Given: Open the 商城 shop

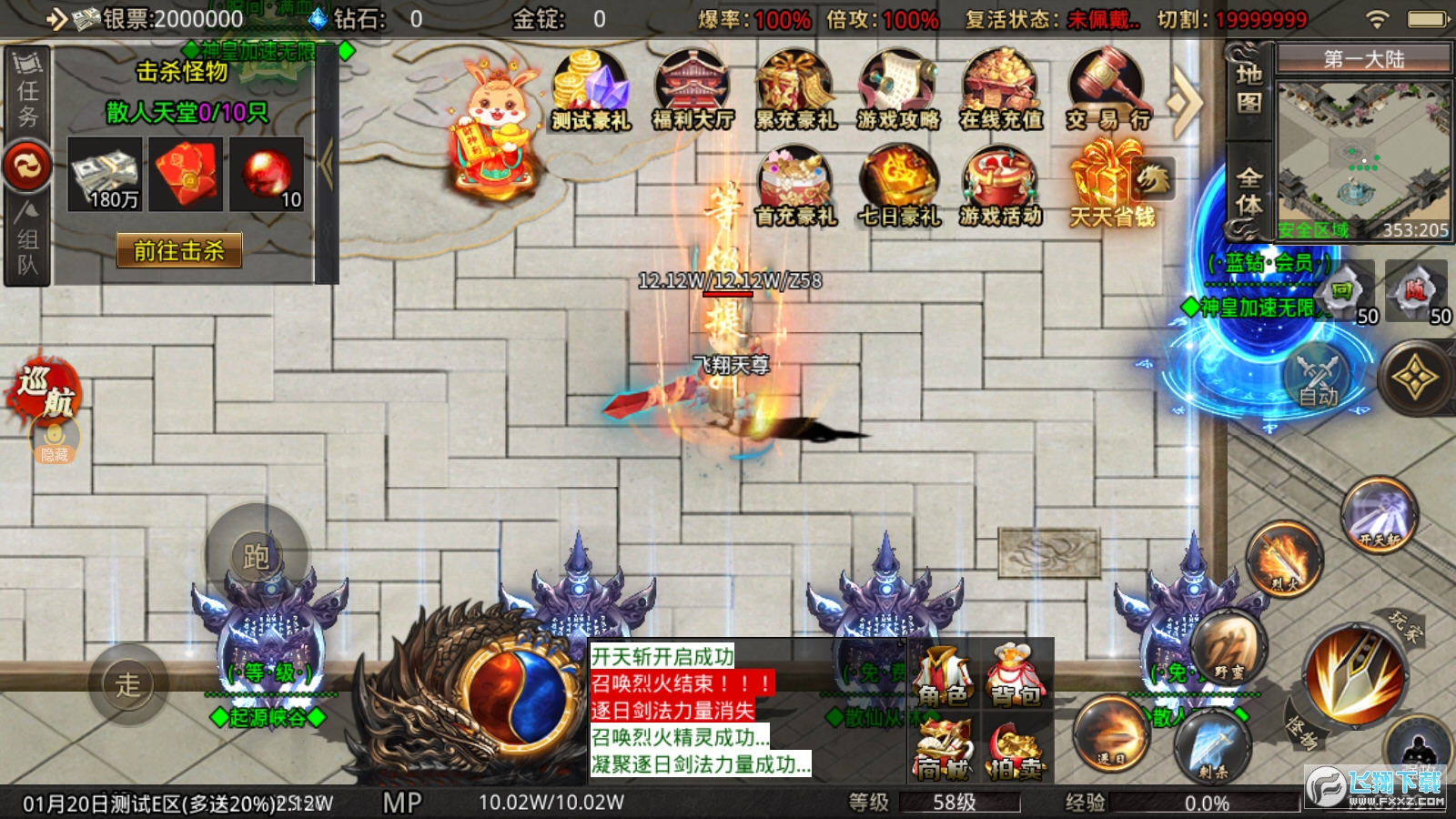Looking at the screenshot, I should 944,749.
